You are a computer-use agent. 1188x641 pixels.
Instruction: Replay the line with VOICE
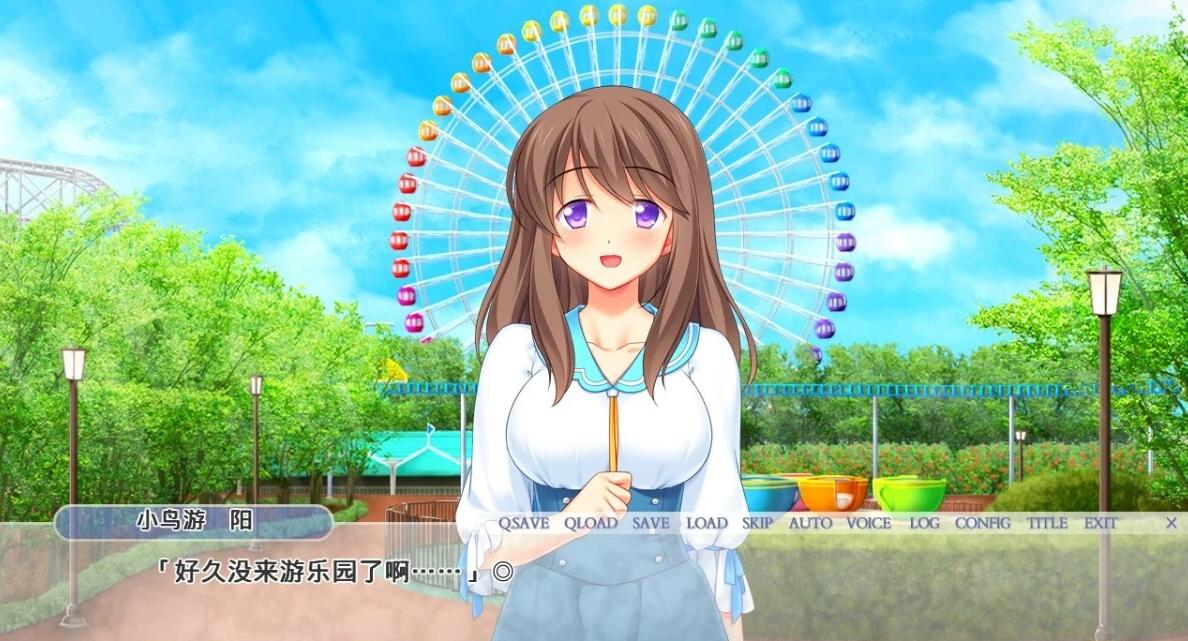click(x=868, y=523)
